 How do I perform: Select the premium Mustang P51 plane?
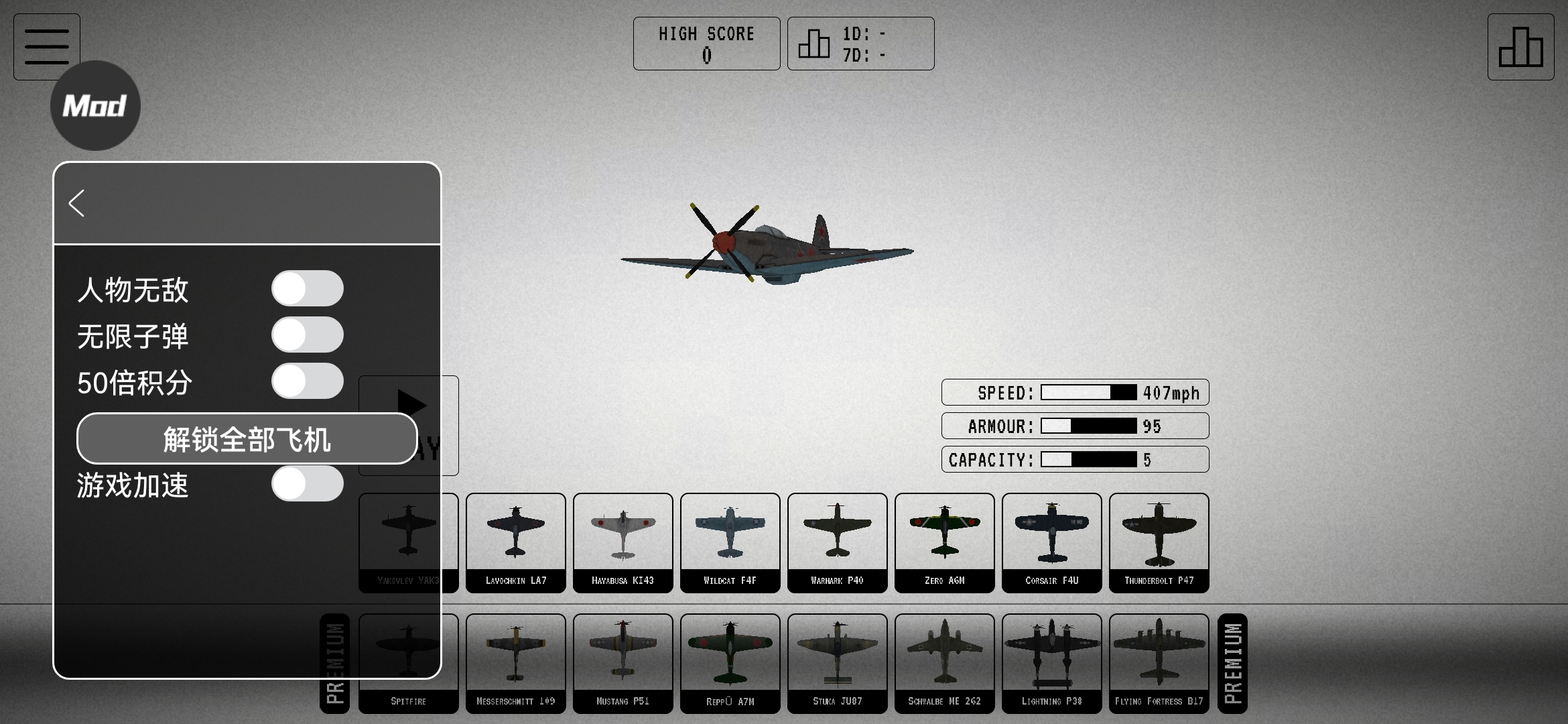623,663
